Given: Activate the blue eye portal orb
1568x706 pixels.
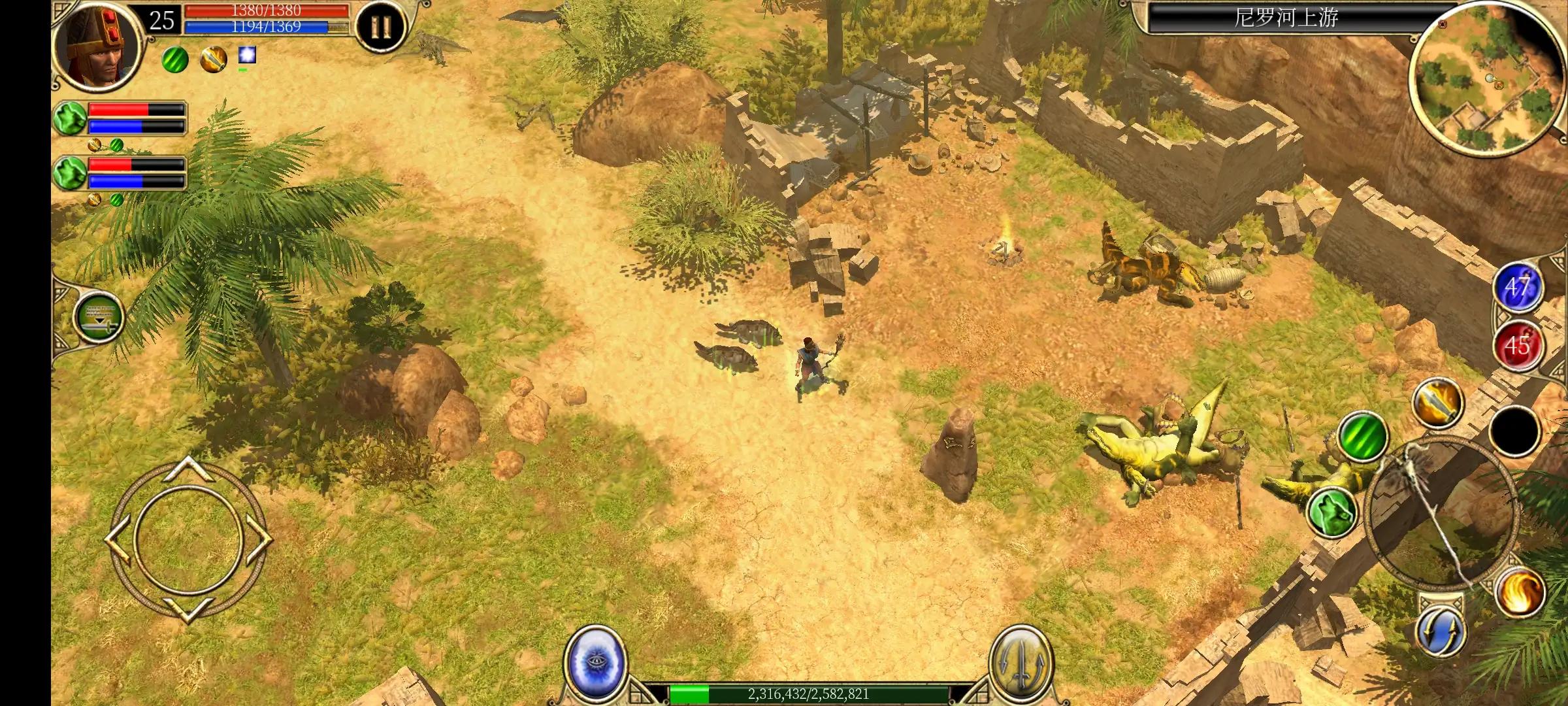Looking at the screenshot, I should pos(592,662).
